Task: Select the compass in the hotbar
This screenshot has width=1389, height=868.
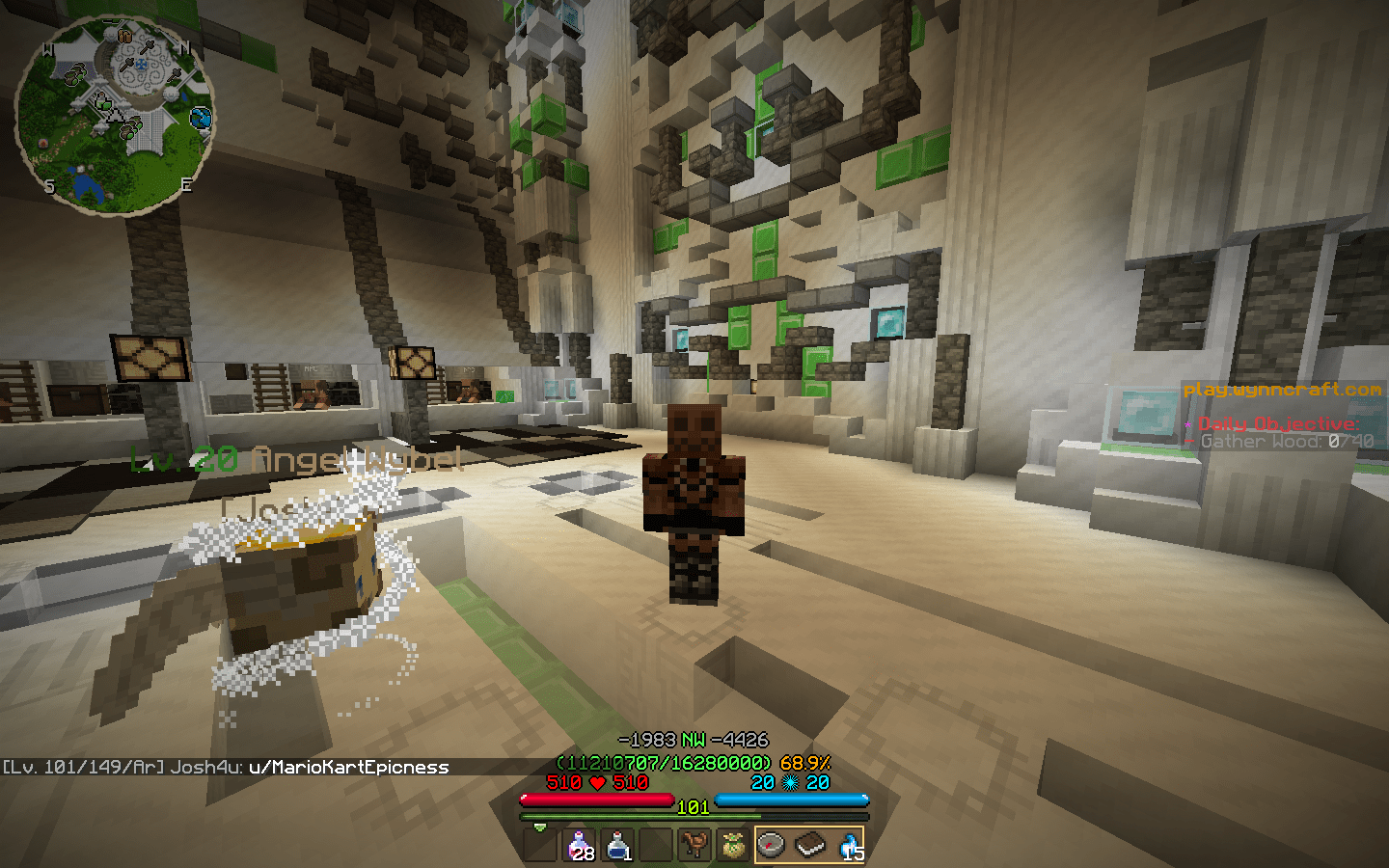Action: click(x=771, y=844)
